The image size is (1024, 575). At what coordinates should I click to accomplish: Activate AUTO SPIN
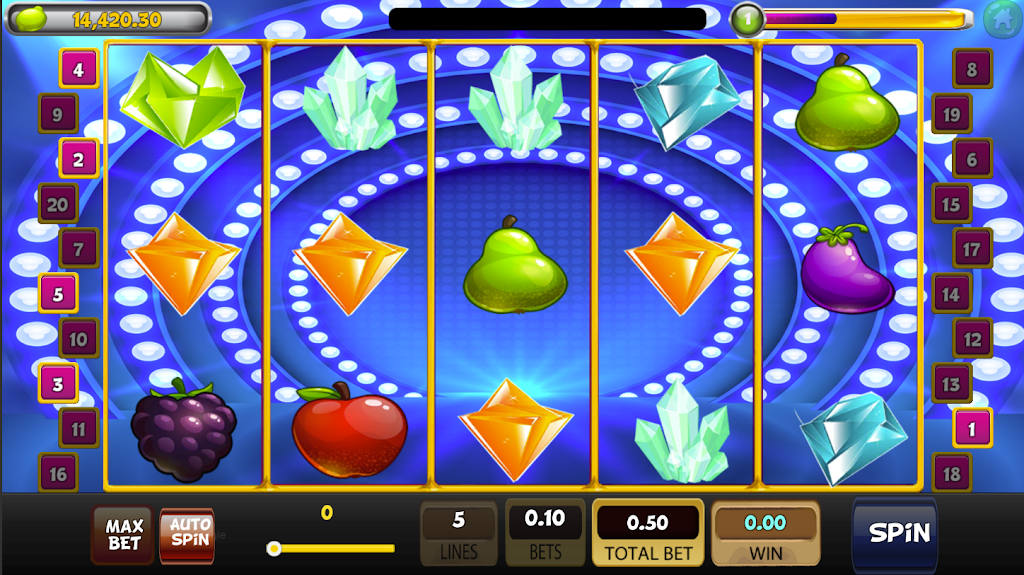(x=188, y=534)
